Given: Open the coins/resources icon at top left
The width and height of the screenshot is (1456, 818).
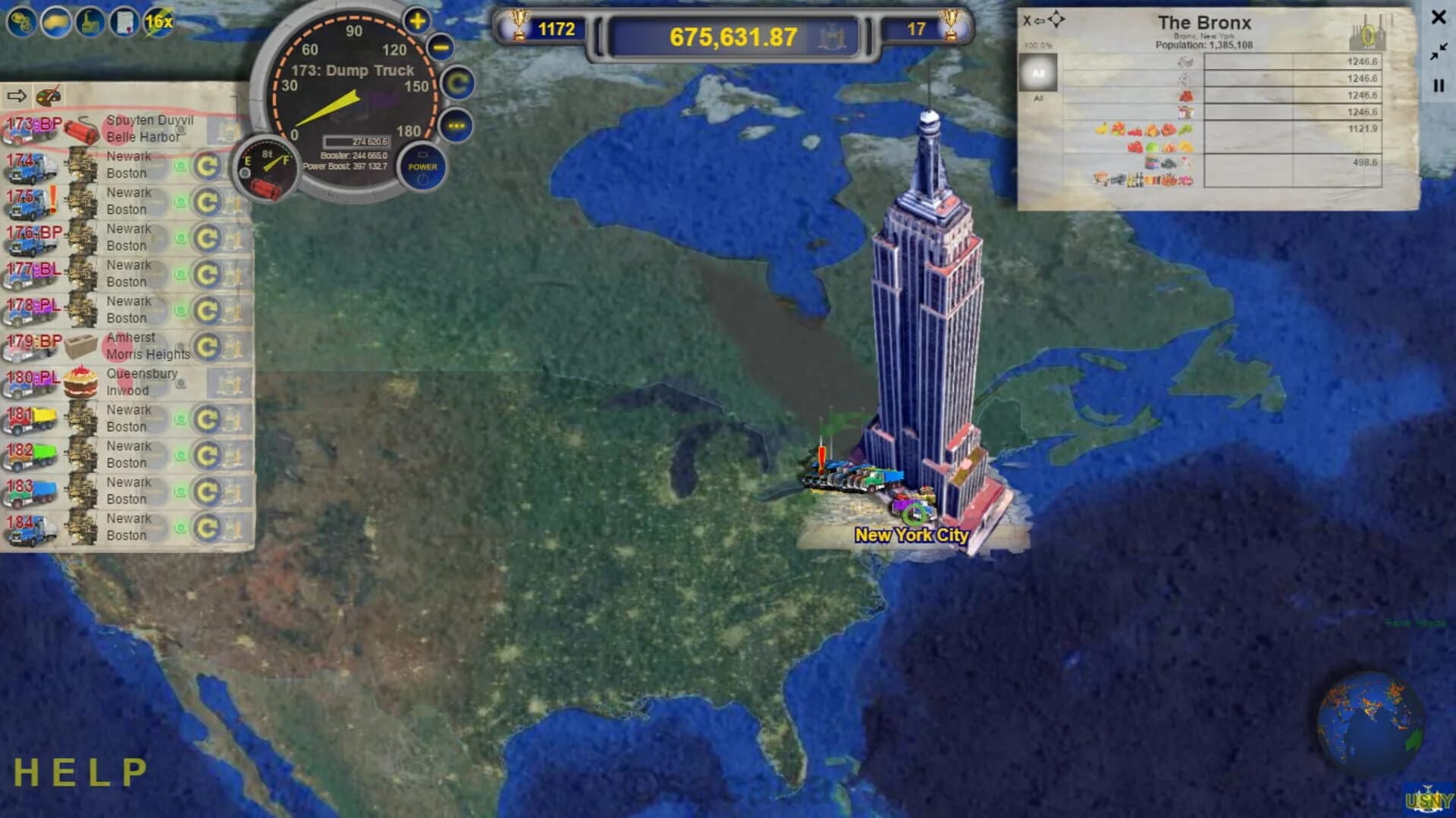Looking at the screenshot, I should click(20, 23).
